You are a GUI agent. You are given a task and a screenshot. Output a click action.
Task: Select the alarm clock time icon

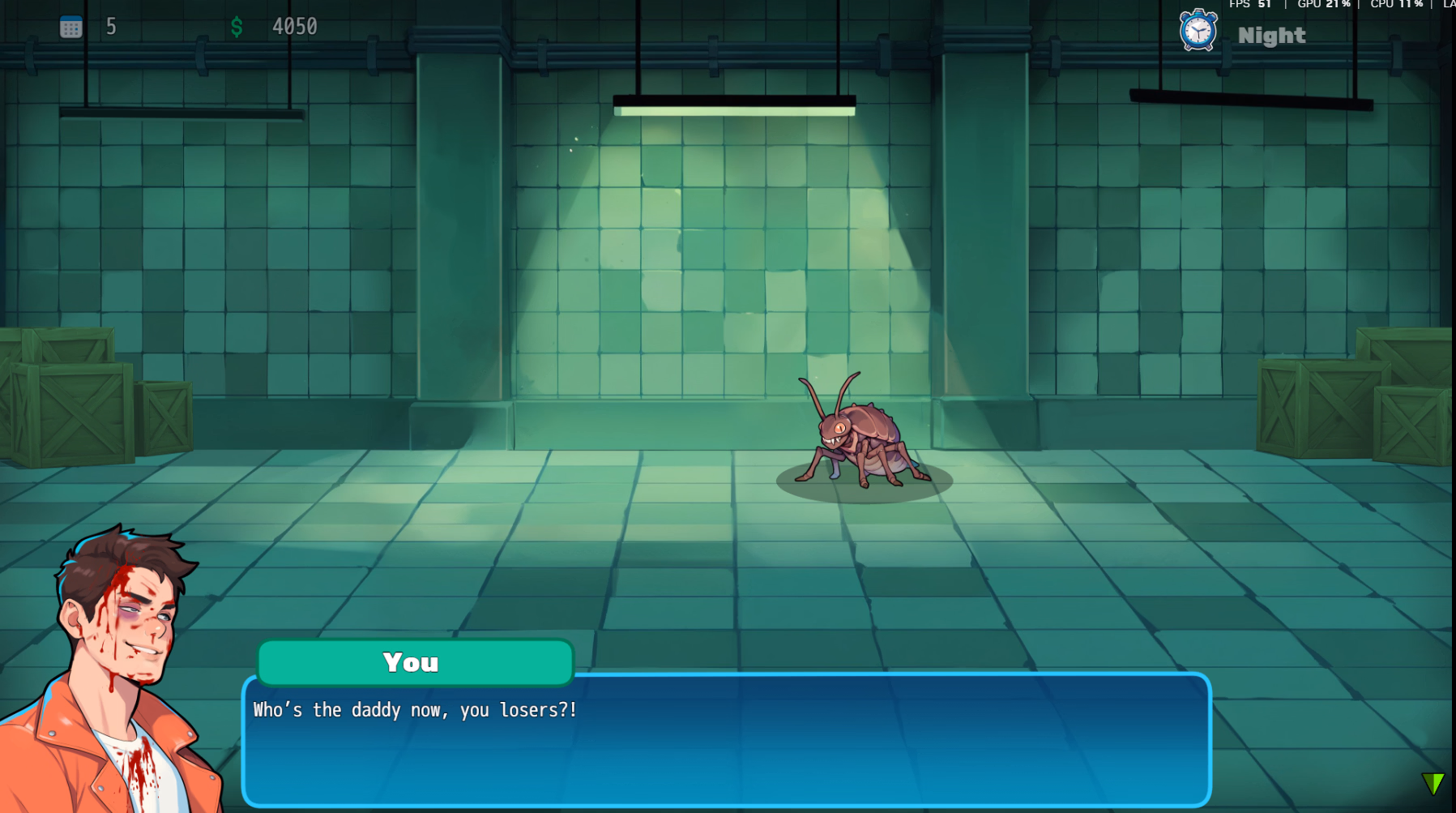tap(1198, 32)
